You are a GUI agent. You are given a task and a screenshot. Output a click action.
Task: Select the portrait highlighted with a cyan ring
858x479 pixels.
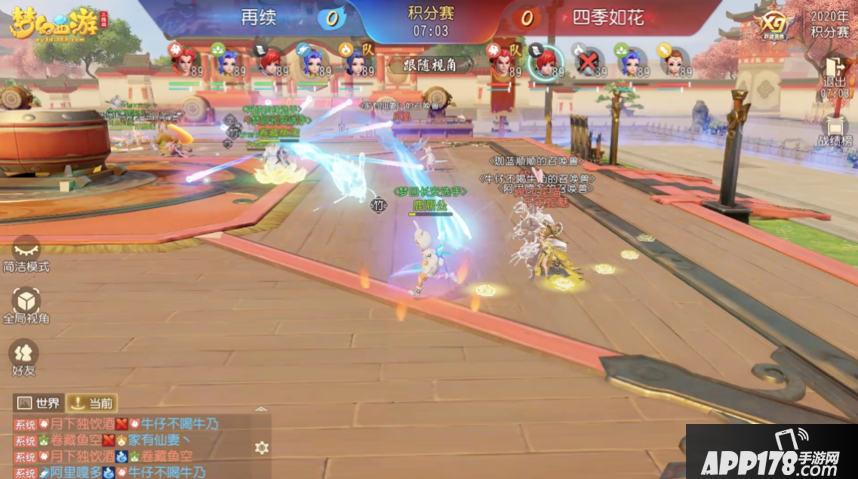click(x=545, y=61)
